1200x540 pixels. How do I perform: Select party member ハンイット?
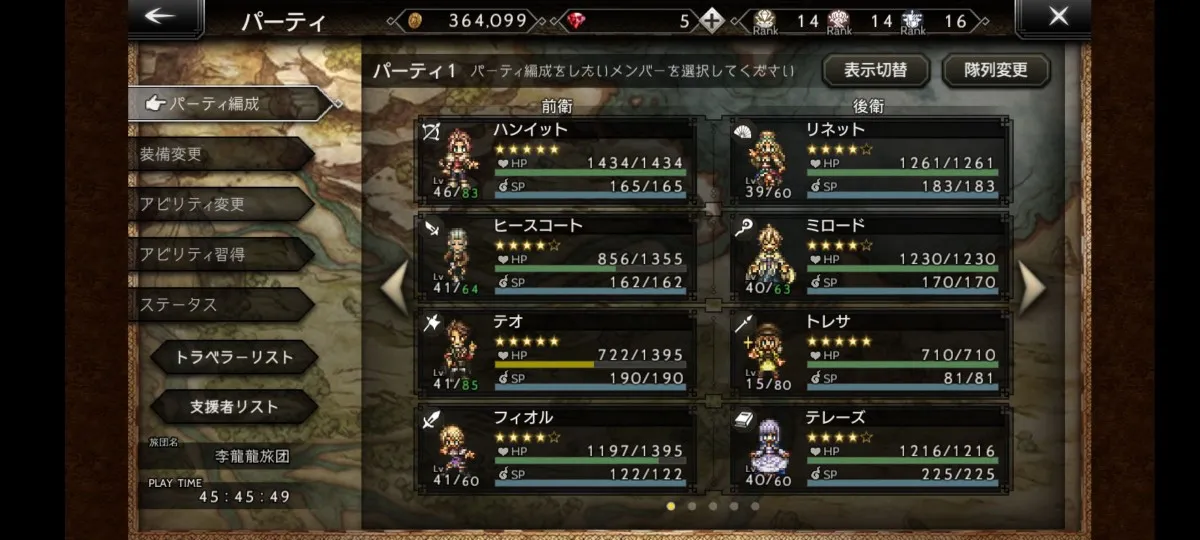tap(557, 161)
